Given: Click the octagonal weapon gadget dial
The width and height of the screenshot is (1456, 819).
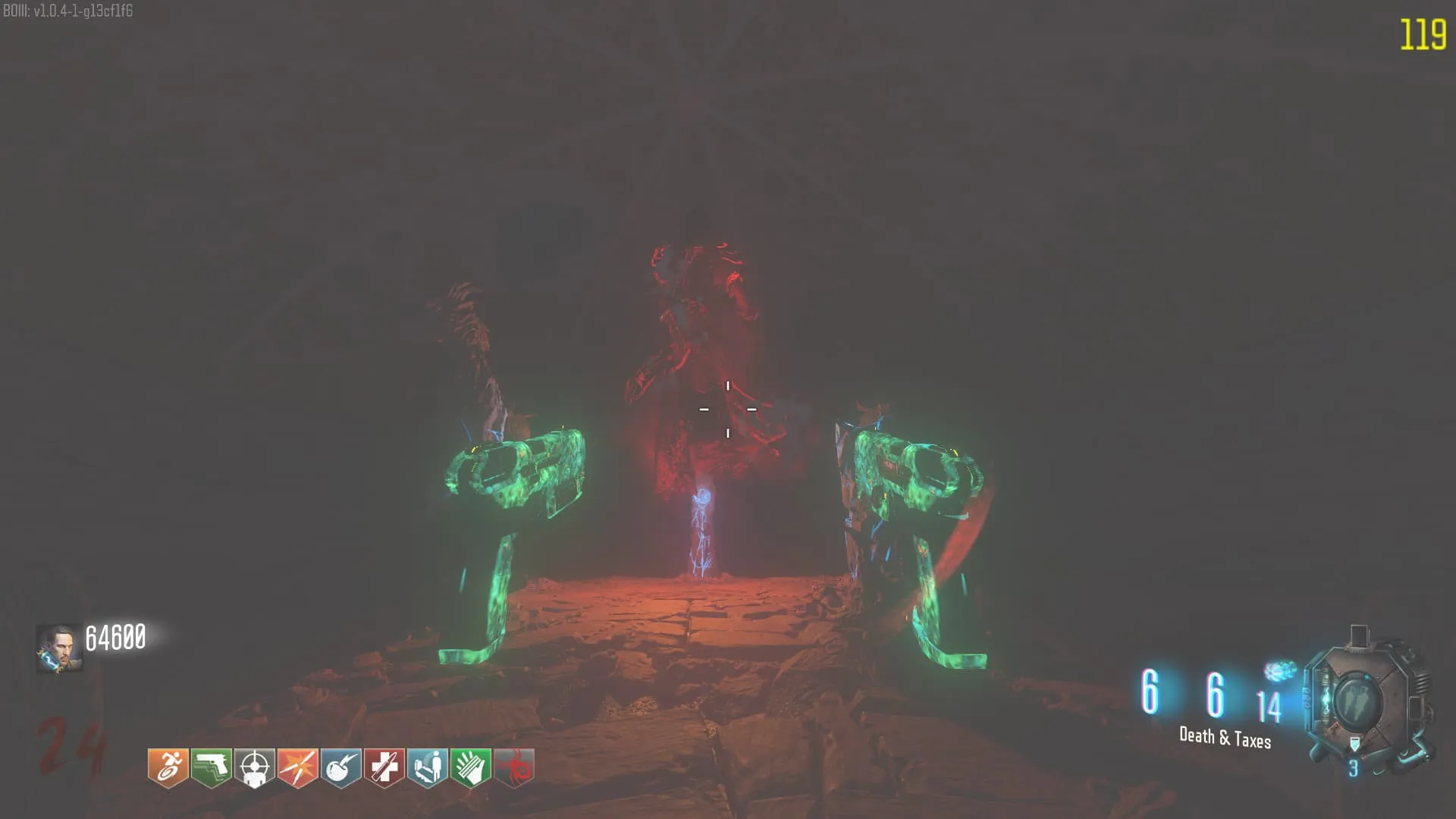Looking at the screenshot, I should (1357, 701).
